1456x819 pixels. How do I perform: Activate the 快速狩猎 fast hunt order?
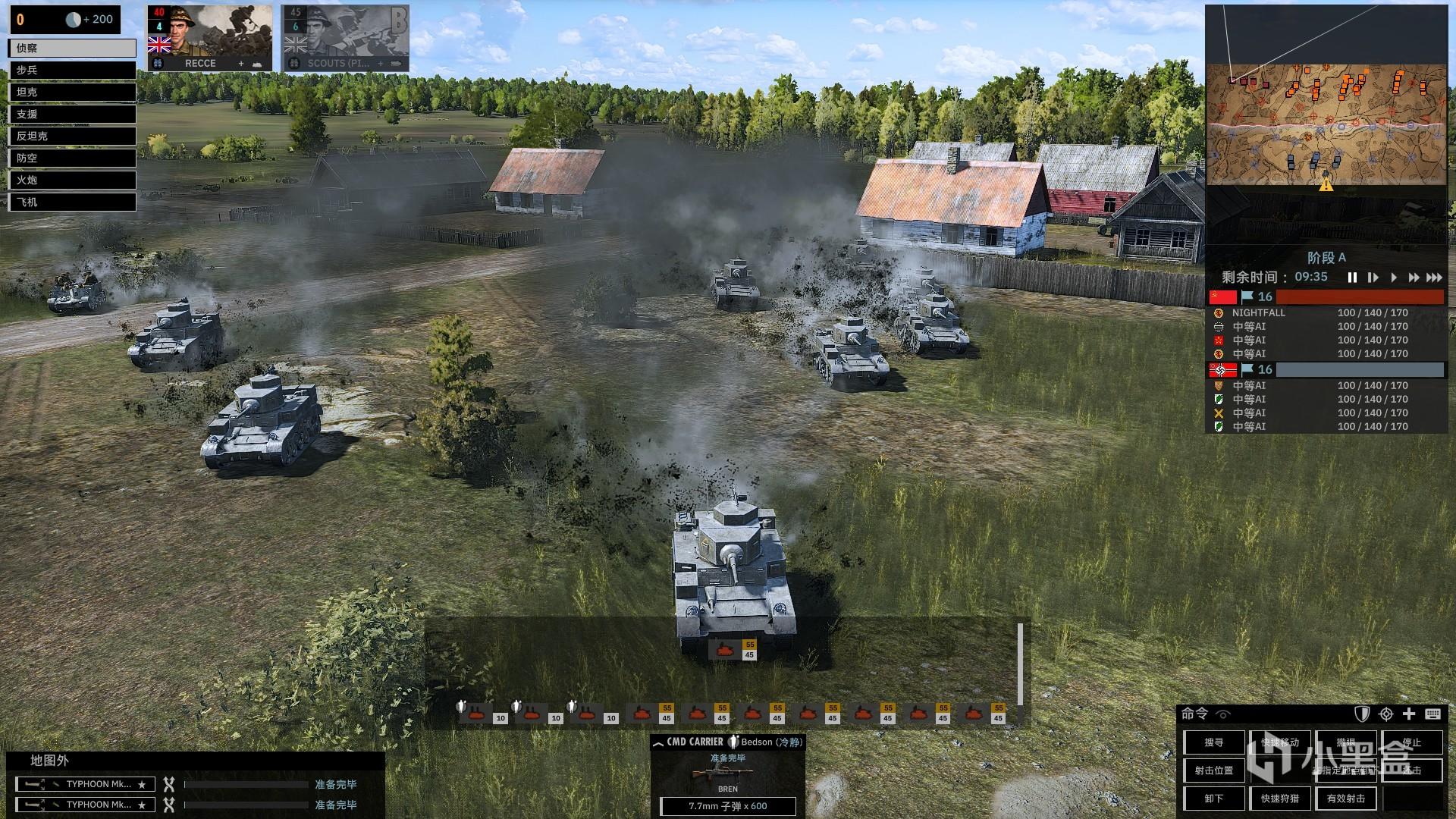[1280, 799]
